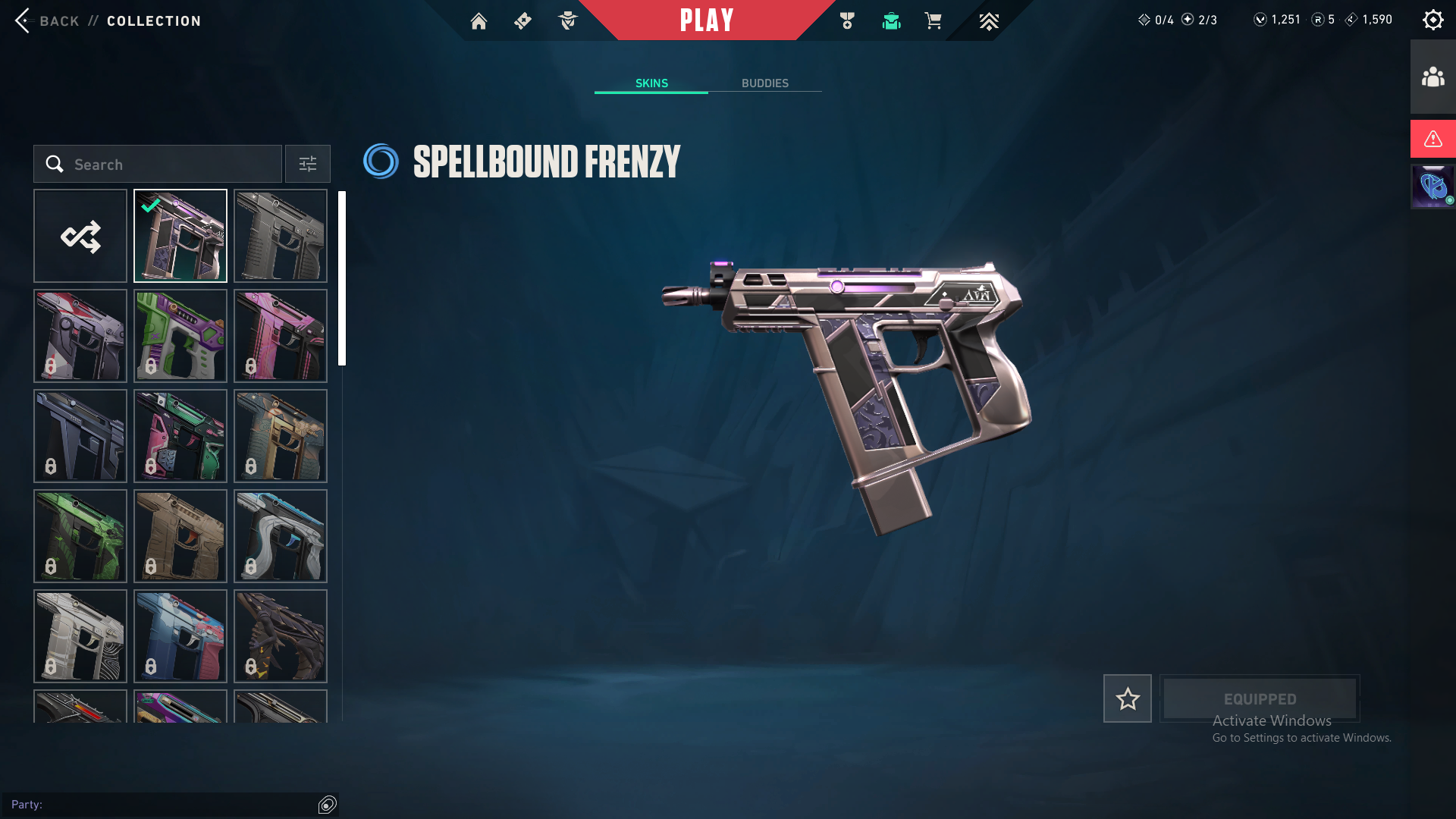1456x819 pixels.
Task: Choose the randomize skin tile
Action: click(80, 236)
